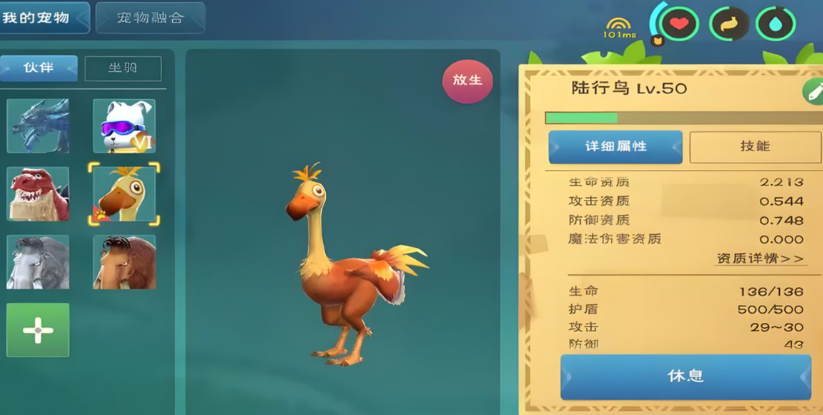Tap the yellow stamina icon
823x415 pixels.
pos(729,24)
